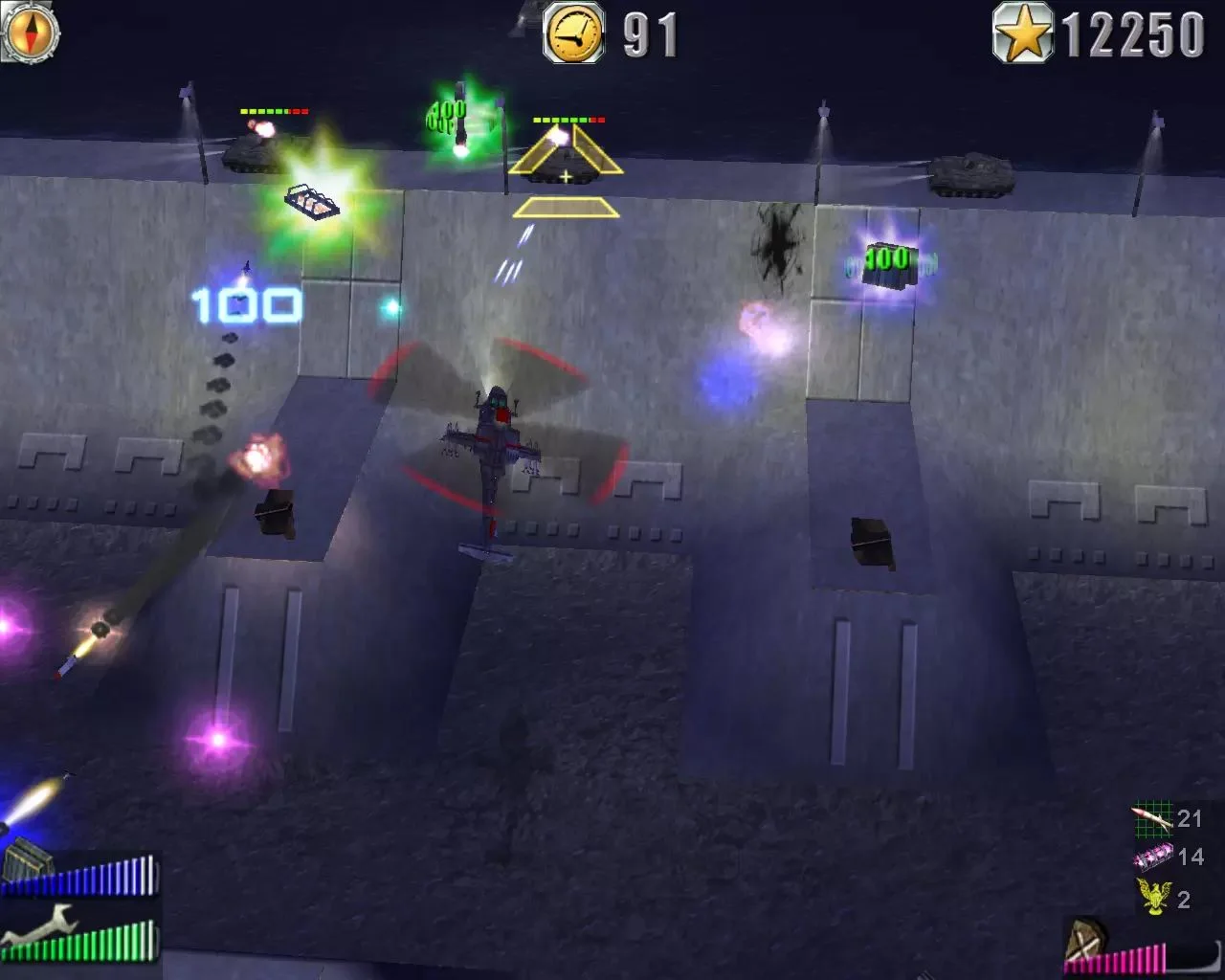1225x980 pixels.
Task: Click the compass indicator in the top-left corner
Action: click(32, 32)
